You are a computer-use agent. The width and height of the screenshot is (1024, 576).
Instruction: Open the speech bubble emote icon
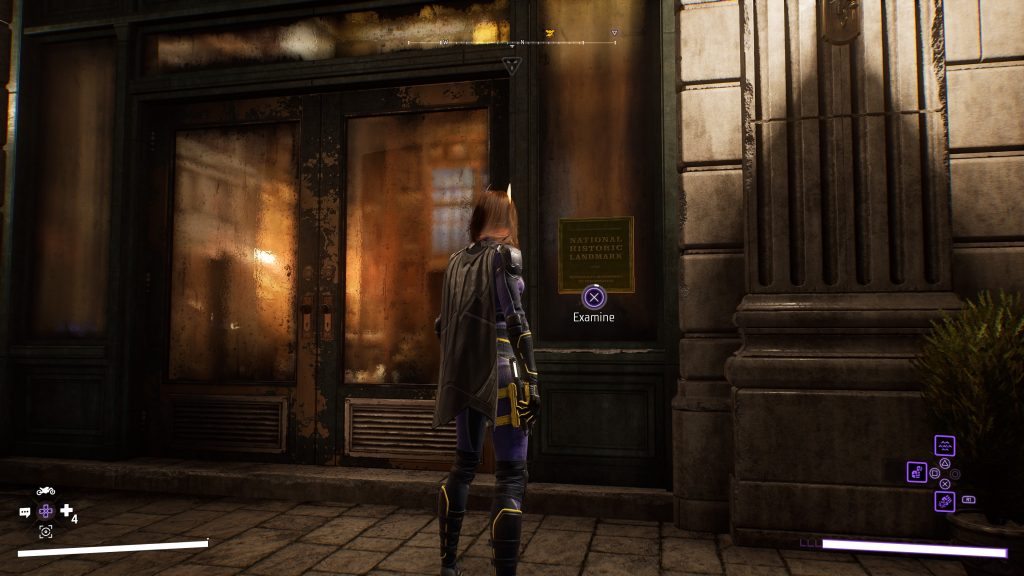click(25, 512)
